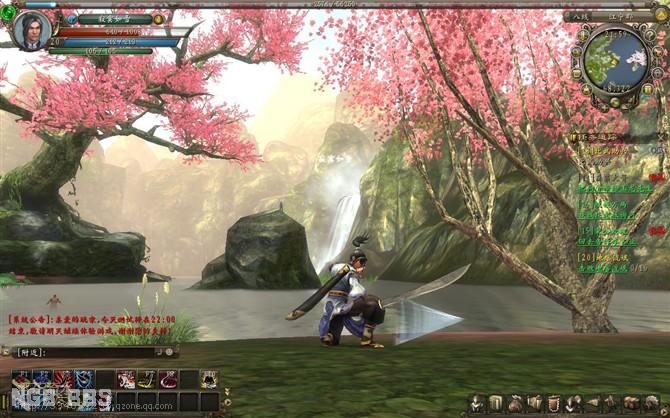Open the circular minimap
This screenshot has width=670, height=418.
(615, 58)
